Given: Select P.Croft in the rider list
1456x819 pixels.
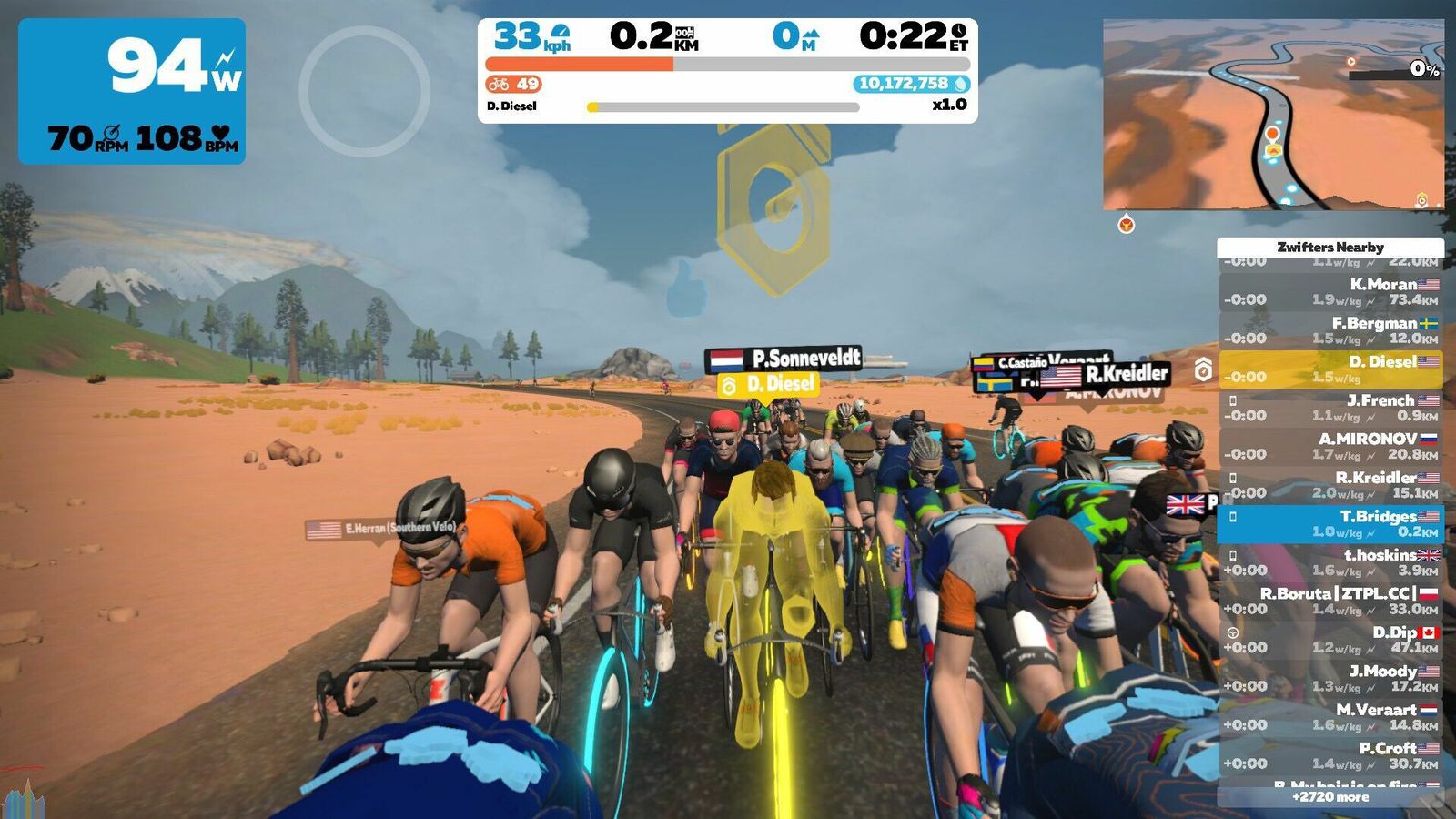Looking at the screenshot, I should coord(1330,756).
